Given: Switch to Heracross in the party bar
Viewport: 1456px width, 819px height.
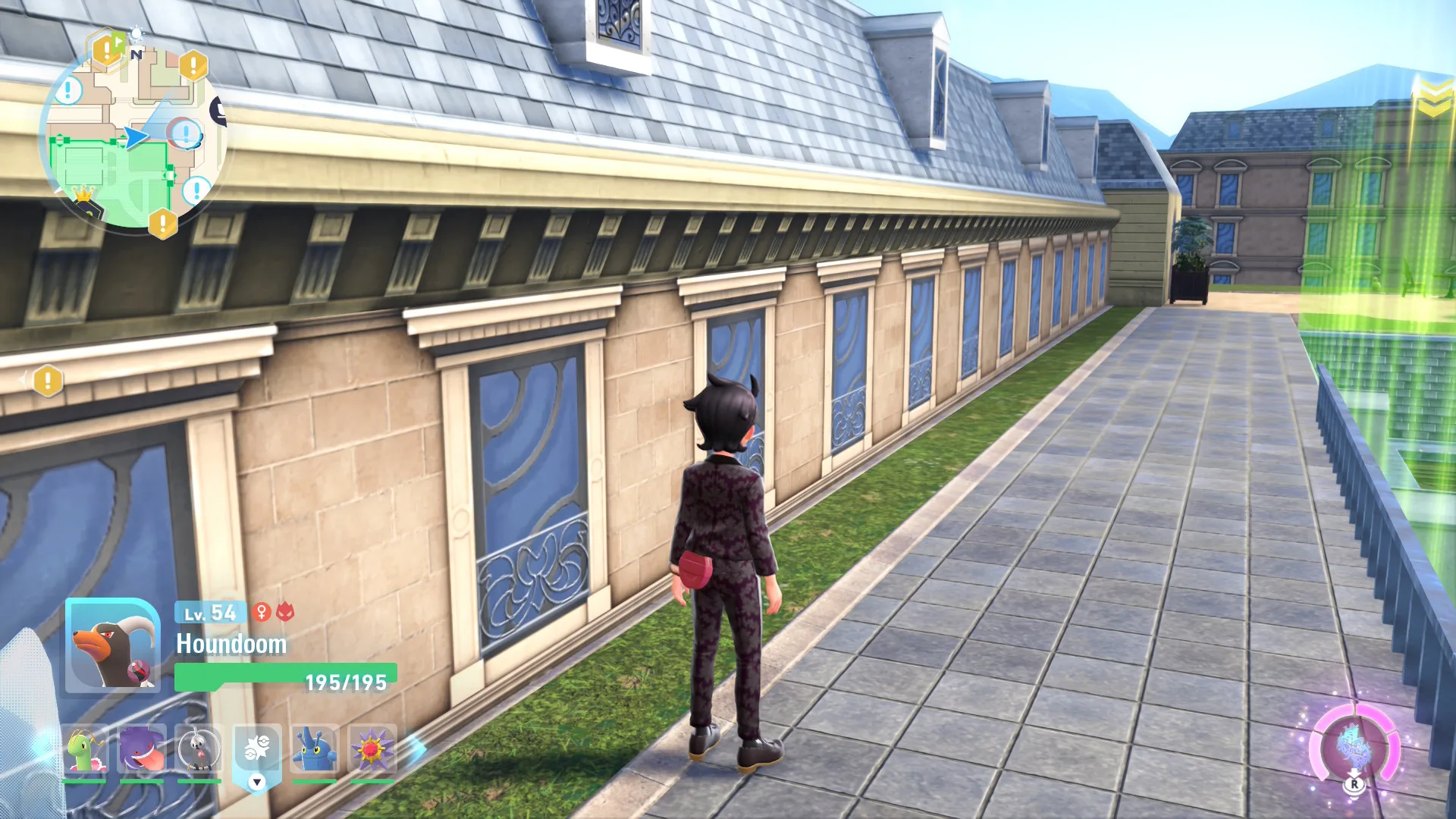Looking at the screenshot, I should (x=315, y=749).
